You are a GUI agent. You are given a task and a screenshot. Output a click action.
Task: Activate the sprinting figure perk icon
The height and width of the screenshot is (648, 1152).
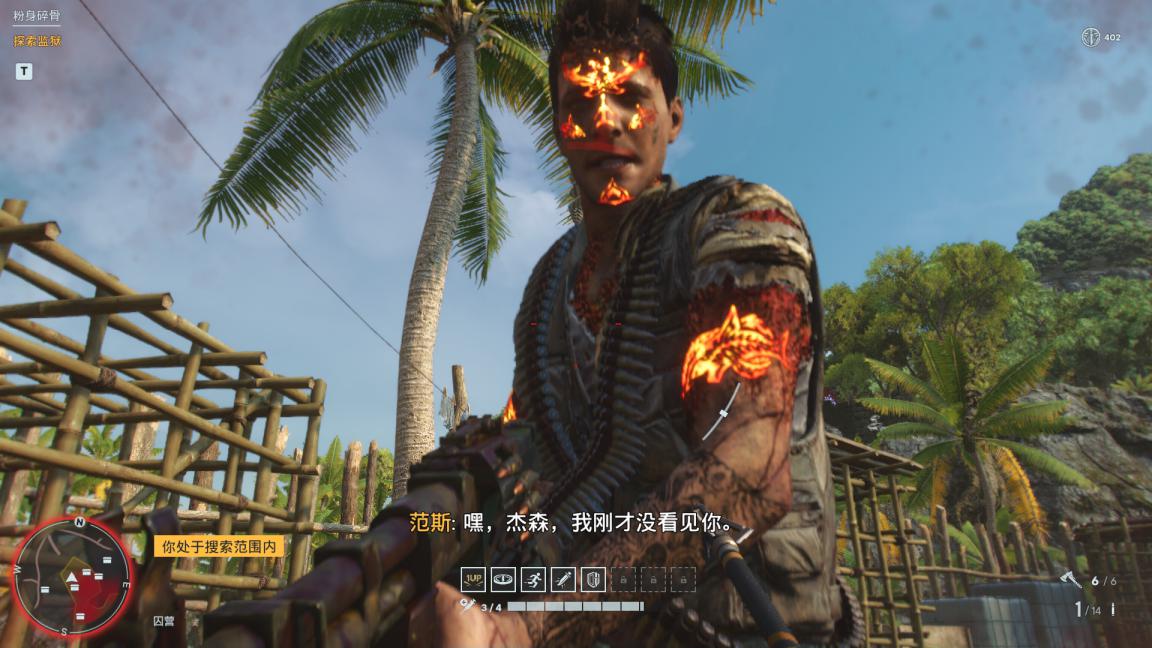533,579
